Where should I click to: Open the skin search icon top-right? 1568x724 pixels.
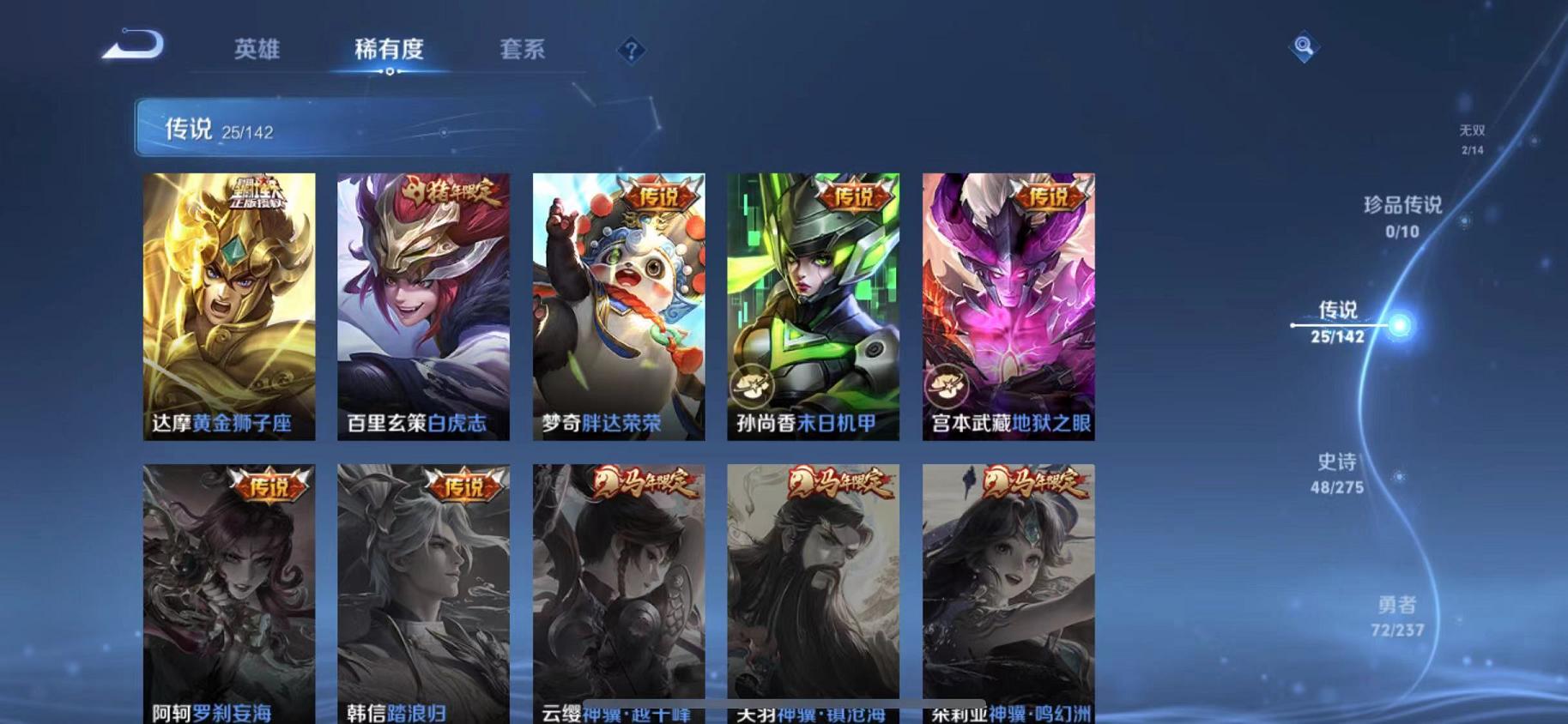1303,45
